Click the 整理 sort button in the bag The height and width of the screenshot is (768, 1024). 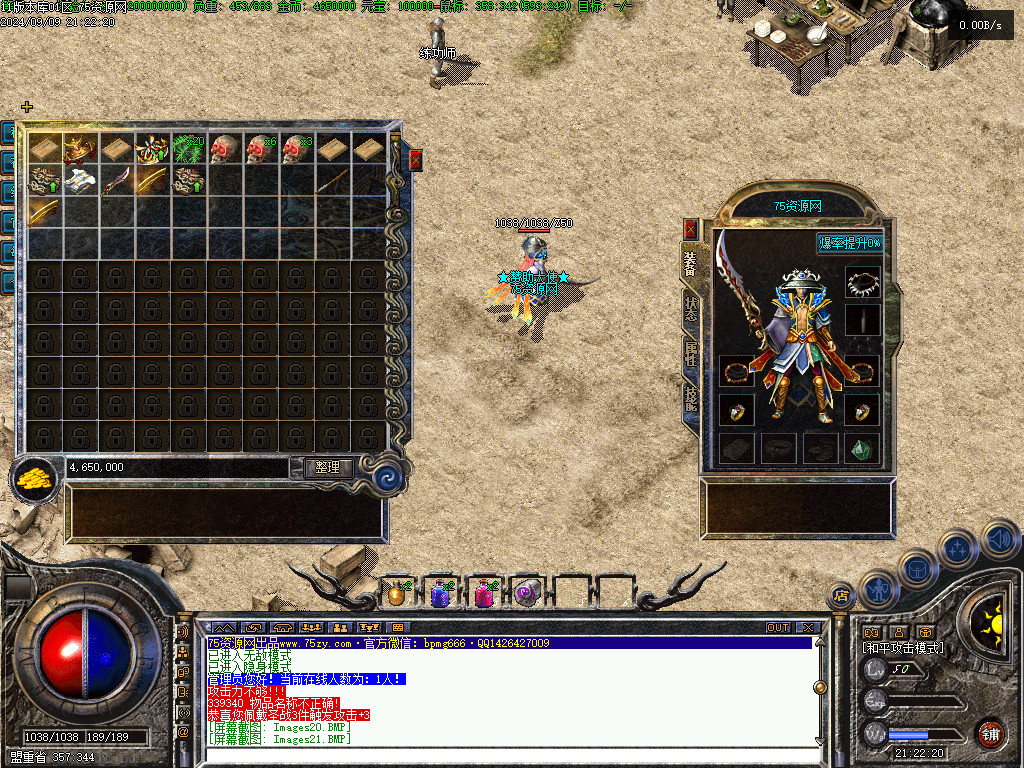(x=327, y=467)
